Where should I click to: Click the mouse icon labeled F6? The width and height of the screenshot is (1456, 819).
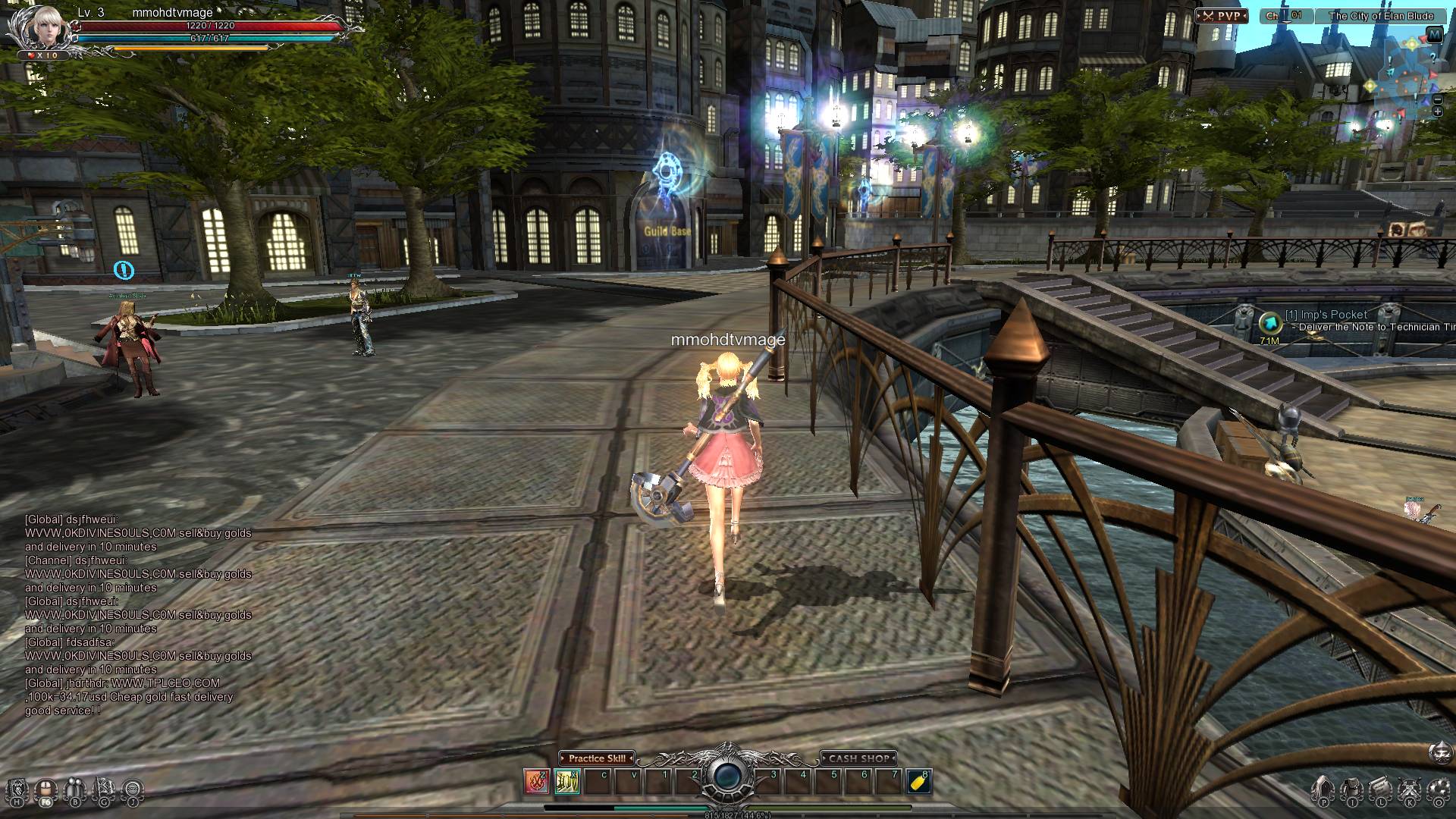tap(45, 790)
